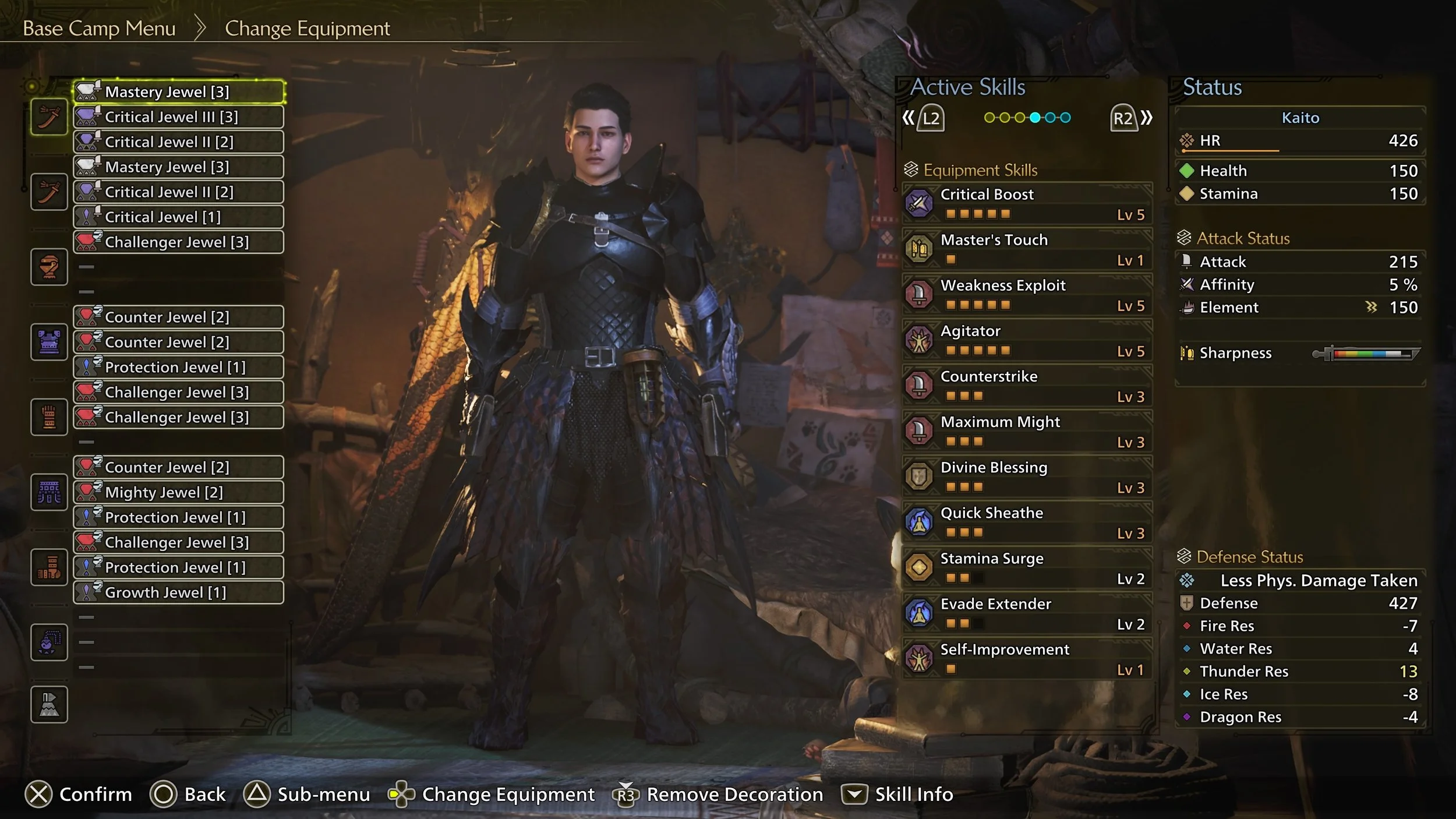Choose the Evade Extender skill entry
Viewport: 1456px width, 819px height.
(x=1027, y=612)
